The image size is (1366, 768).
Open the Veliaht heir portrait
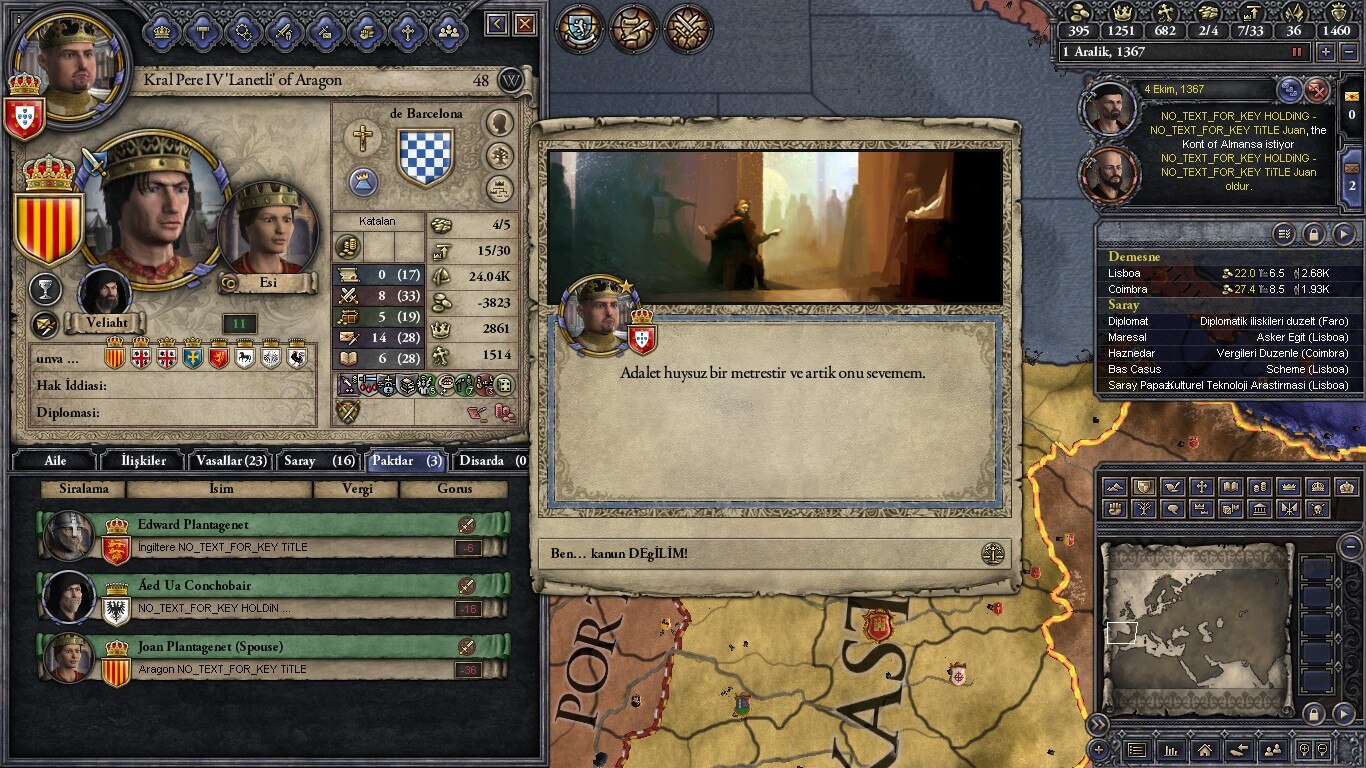pyautogui.click(x=104, y=293)
